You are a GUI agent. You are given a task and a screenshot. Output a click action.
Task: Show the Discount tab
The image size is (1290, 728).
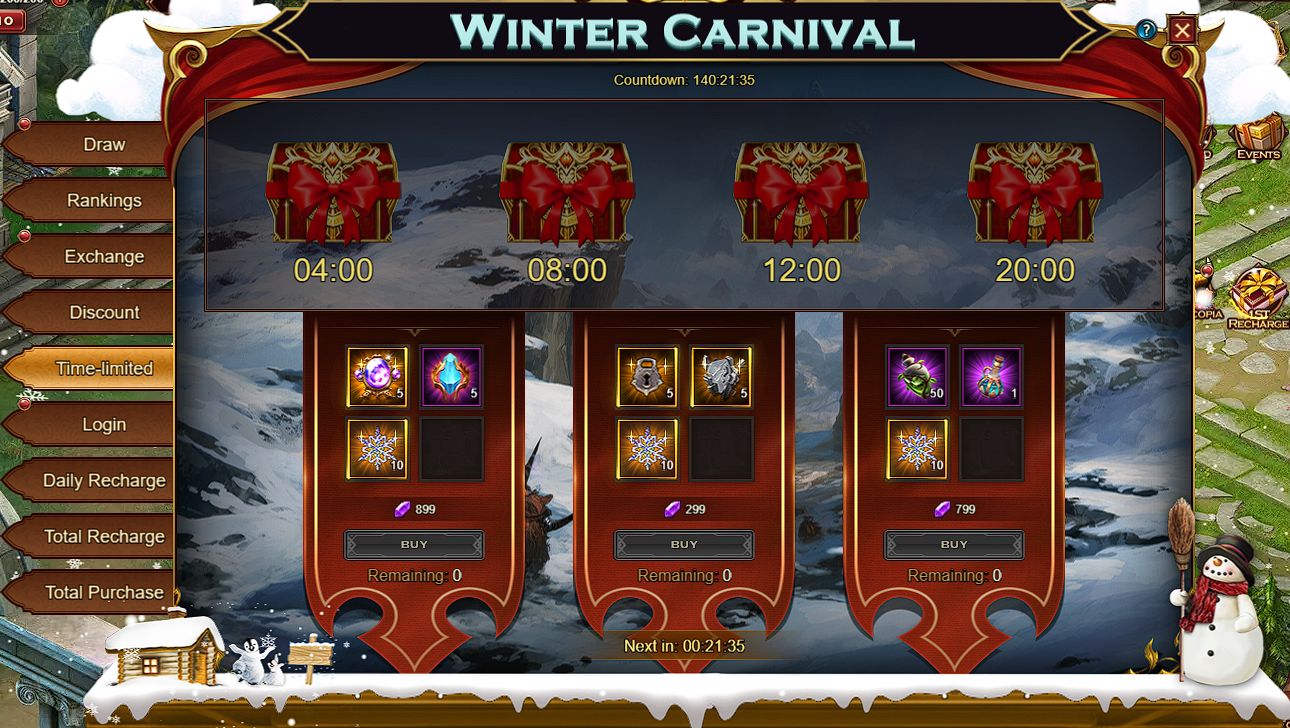[x=104, y=313]
